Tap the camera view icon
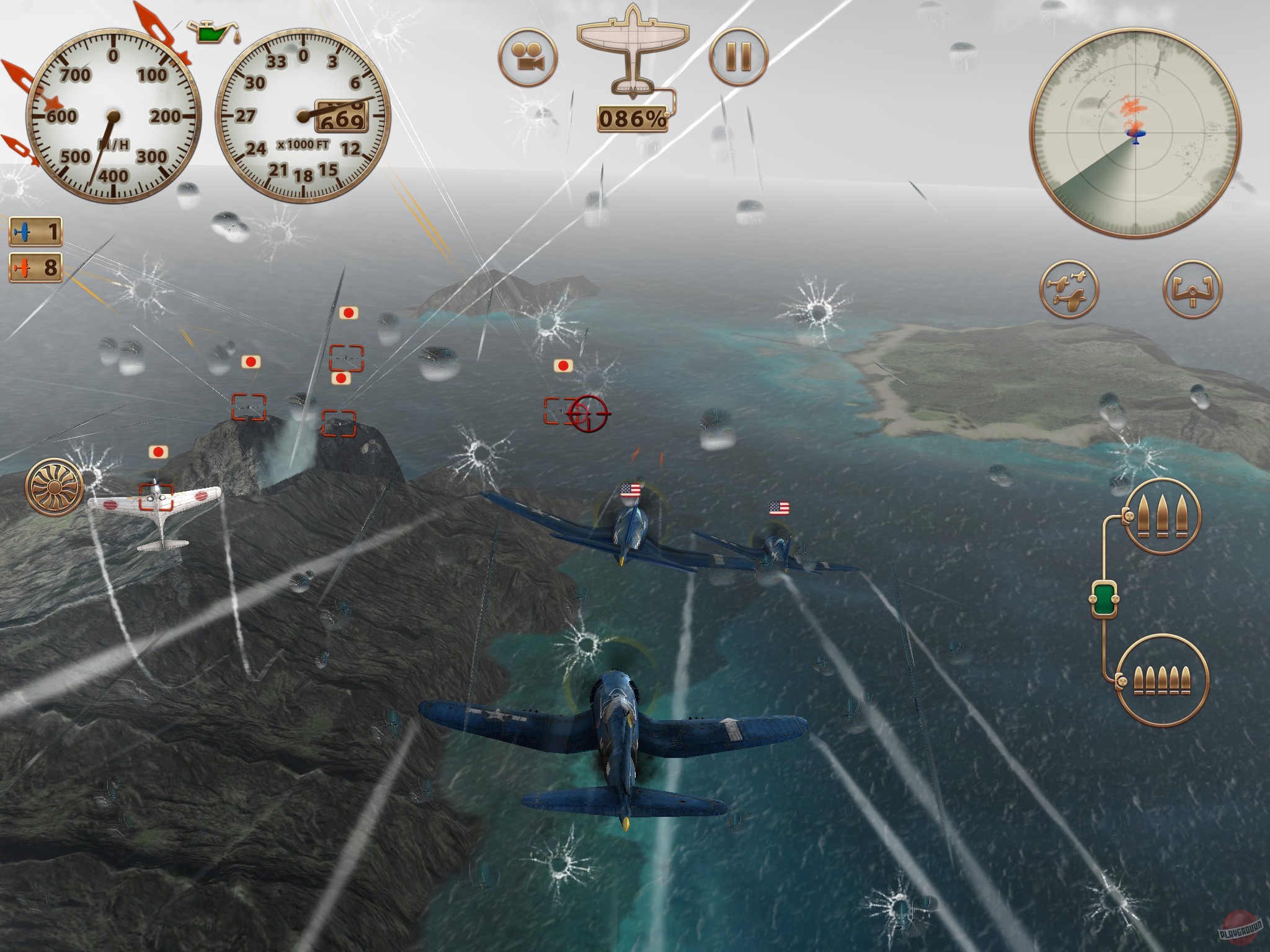The image size is (1270, 952). point(527,57)
